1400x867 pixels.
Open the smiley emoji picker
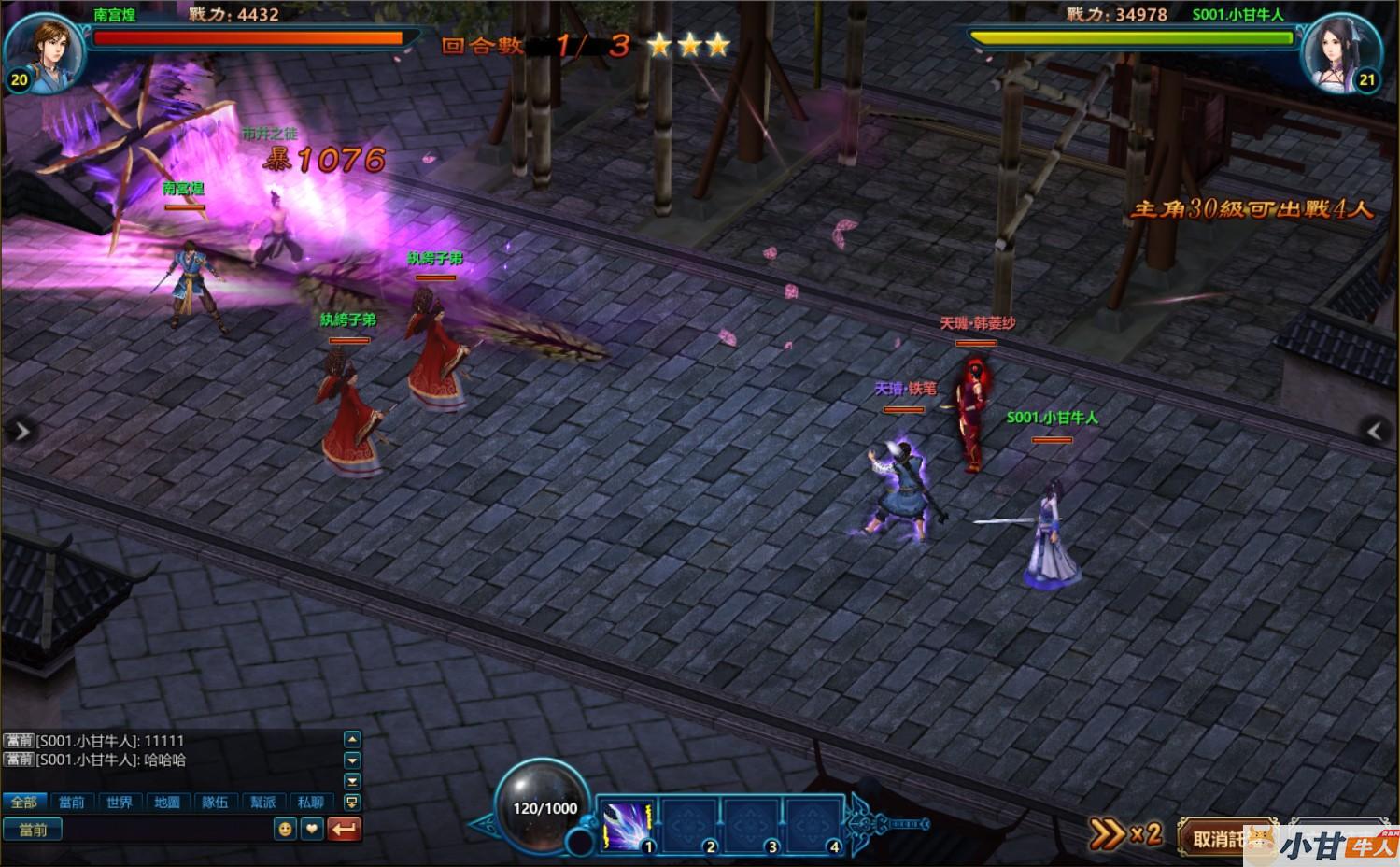pyautogui.click(x=285, y=829)
